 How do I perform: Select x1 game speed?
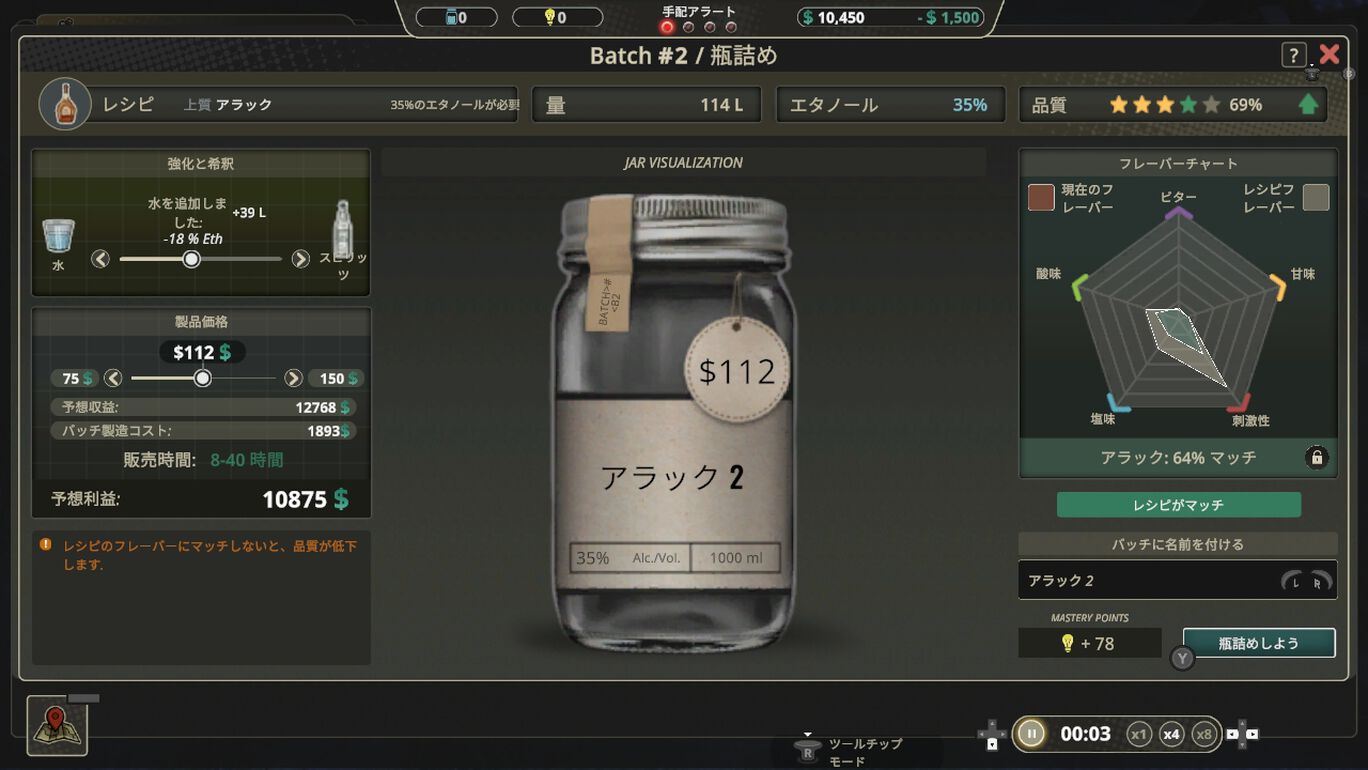1139,733
